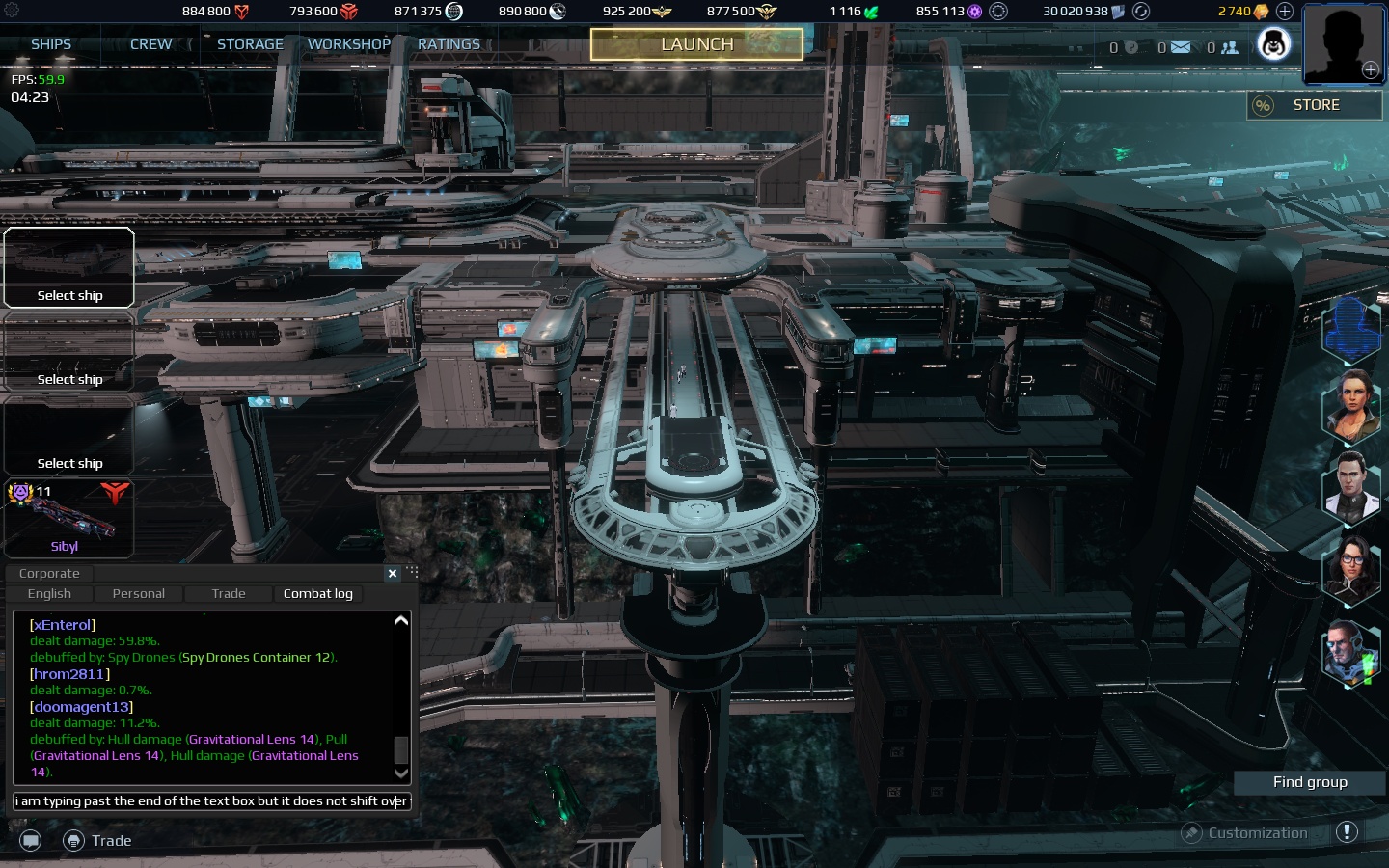The height and width of the screenshot is (868, 1389).
Task: Show the Combat log tab
Action: [317, 594]
